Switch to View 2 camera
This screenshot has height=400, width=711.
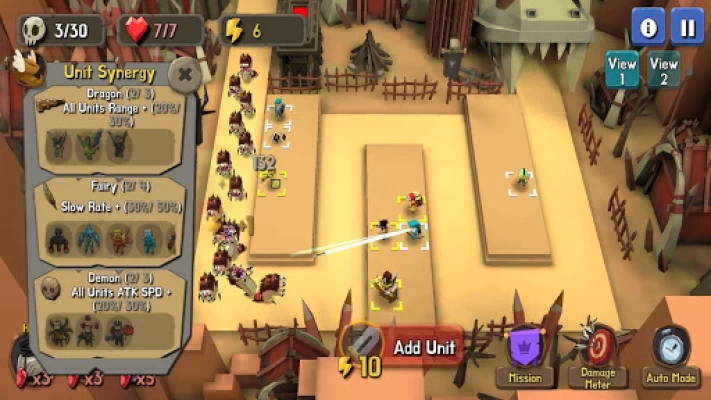664,70
